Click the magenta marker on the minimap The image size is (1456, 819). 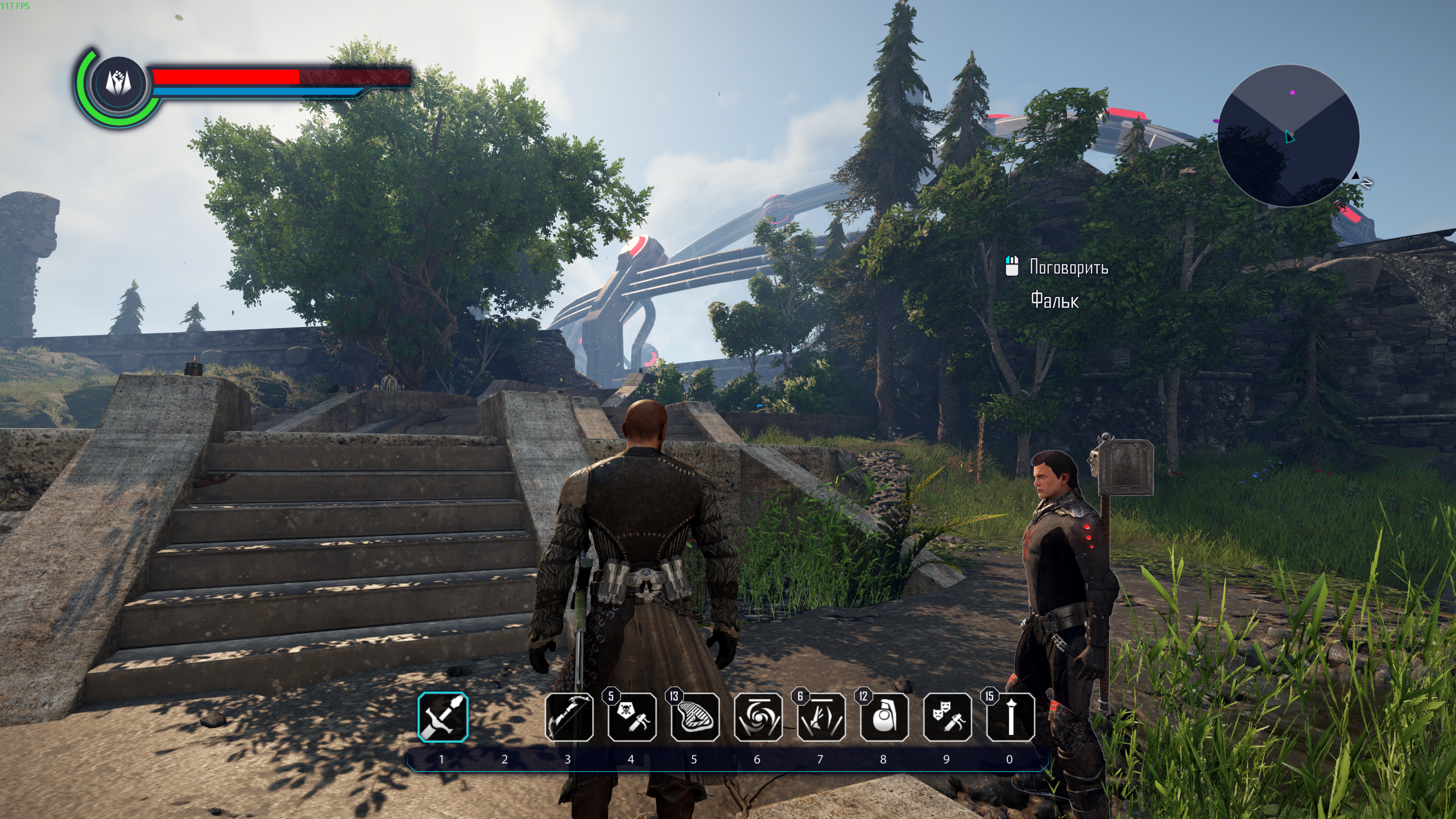click(x=1292, y=92)
